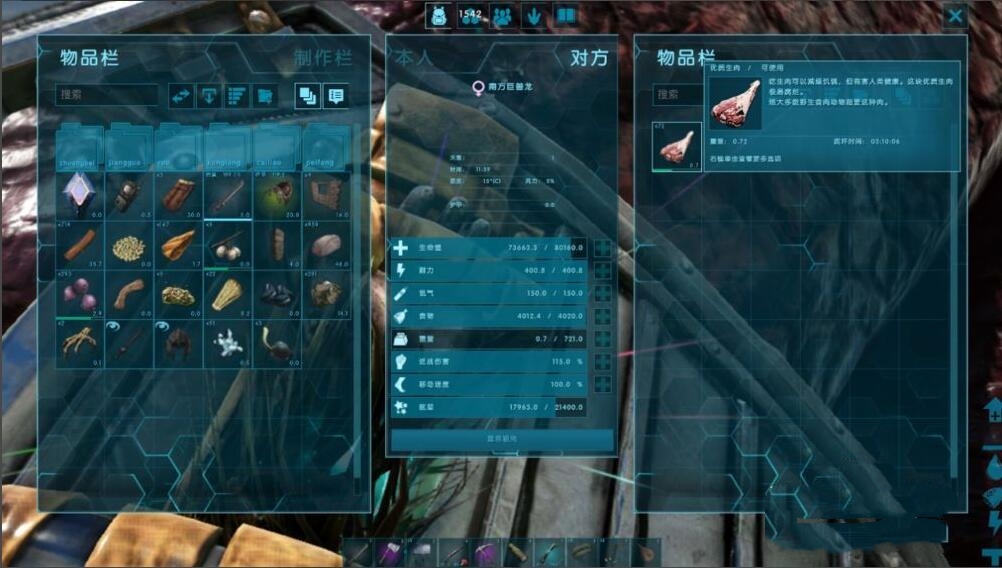Select the white flower item slot
This screenshot has height=568, width=1002.
(x=228, y=344)
